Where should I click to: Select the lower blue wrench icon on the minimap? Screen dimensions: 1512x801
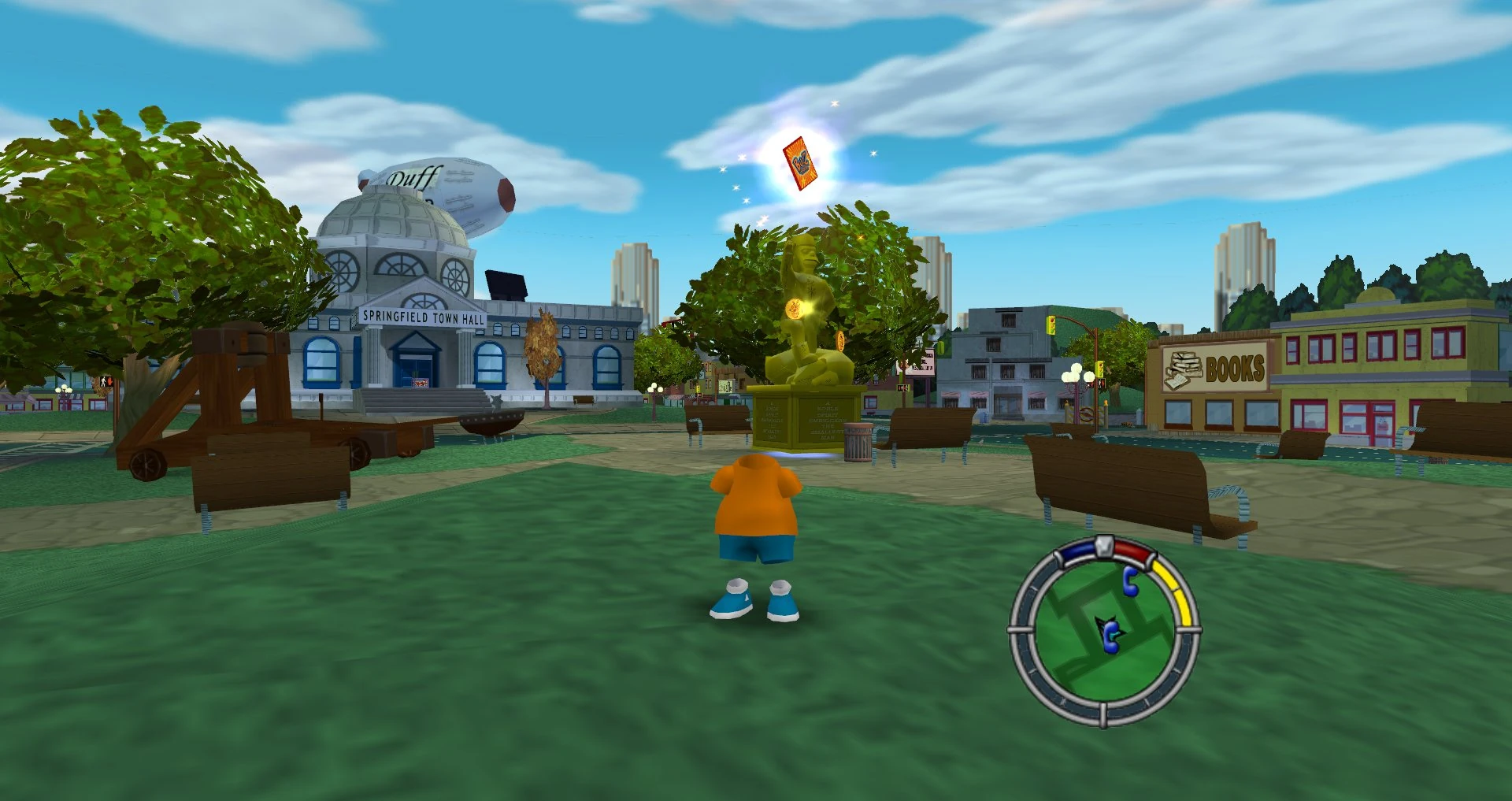(x=1111, y=638)
